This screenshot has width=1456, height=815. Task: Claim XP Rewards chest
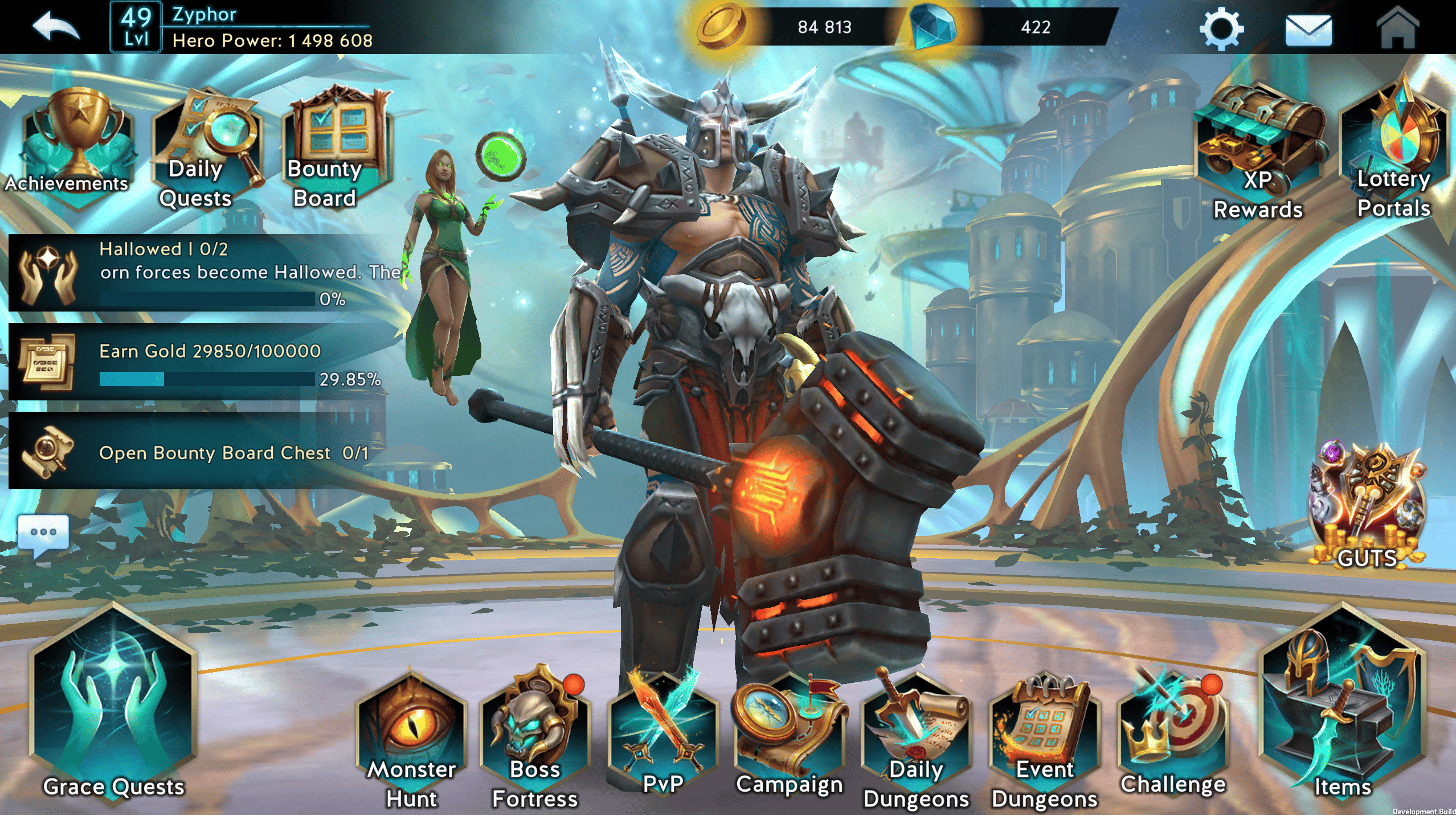click(x=1259, y=151)
